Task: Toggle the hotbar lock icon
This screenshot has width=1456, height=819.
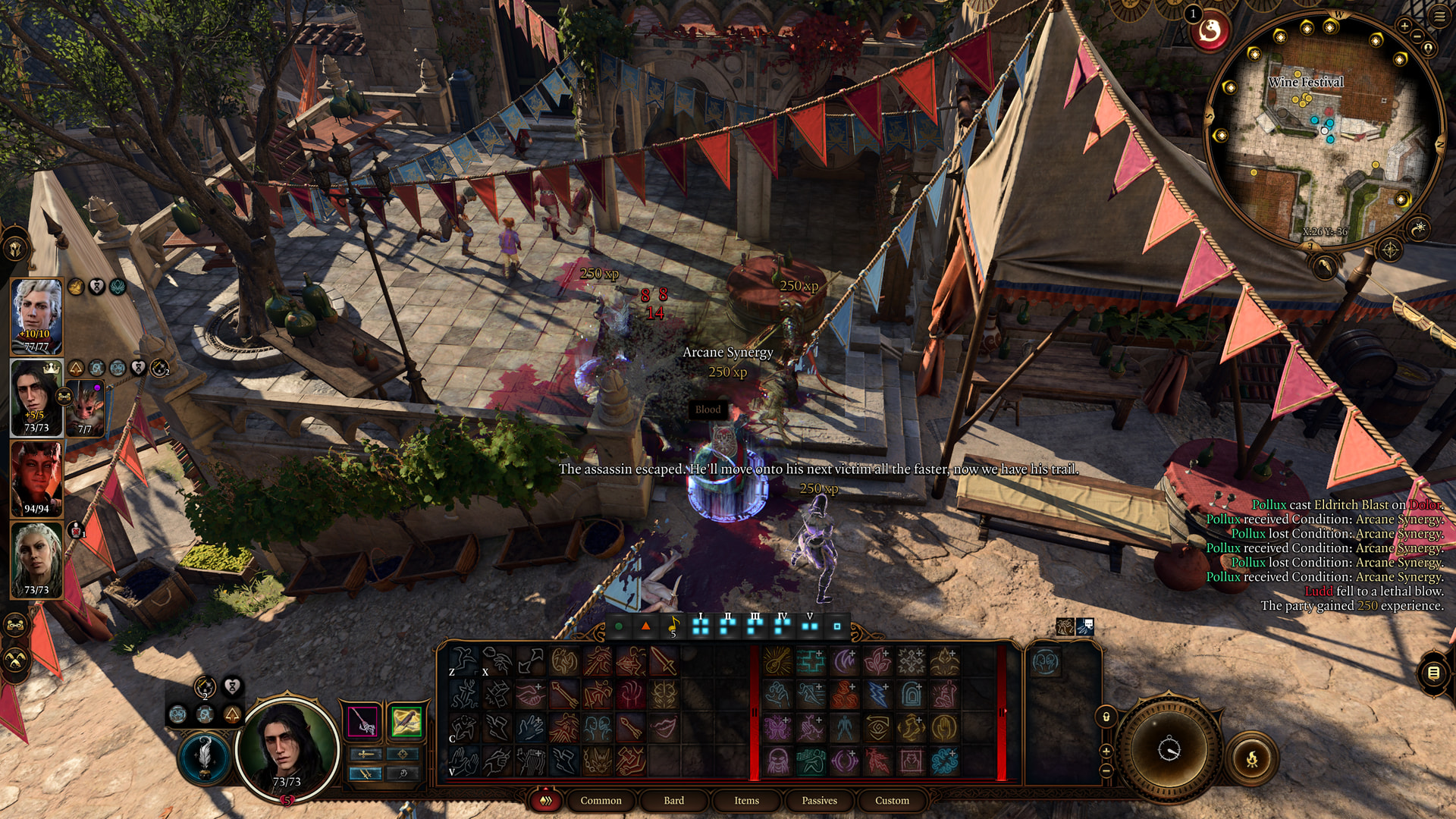Action: [x=1106, y=717]
